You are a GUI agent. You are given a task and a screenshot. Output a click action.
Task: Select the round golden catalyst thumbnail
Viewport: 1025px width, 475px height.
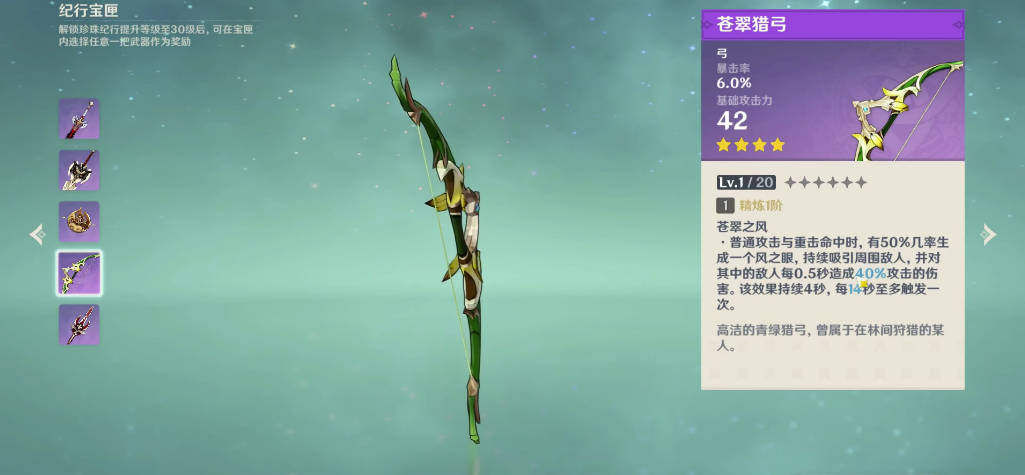[x=79, y=221]
